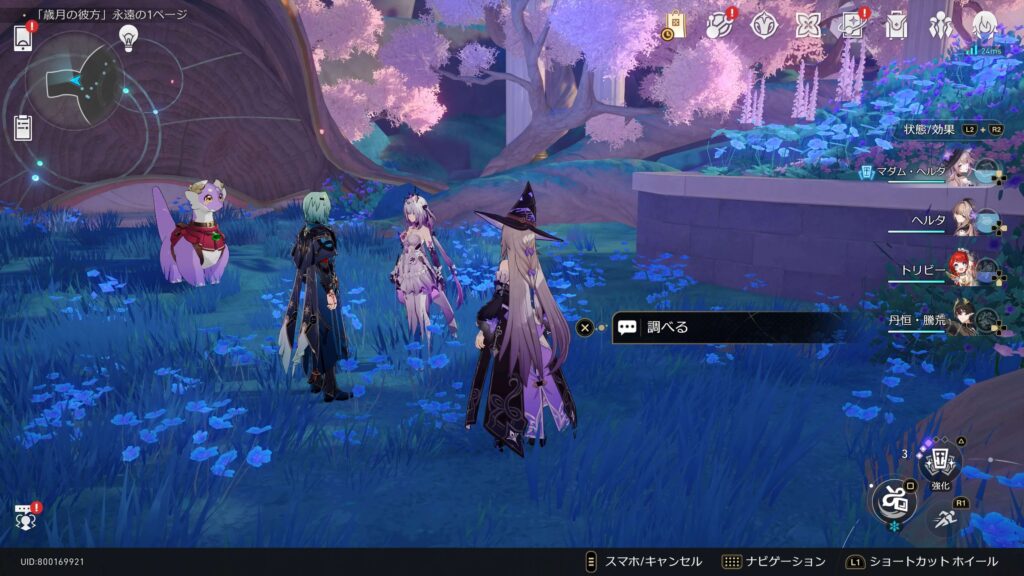Use the 強化 technique icon
The image size is (1024, 576).
[940, 462]
